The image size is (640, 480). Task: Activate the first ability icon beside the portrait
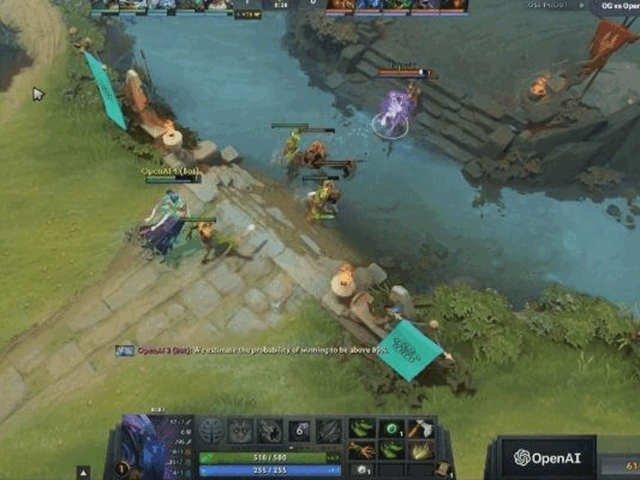coord(210,431)
